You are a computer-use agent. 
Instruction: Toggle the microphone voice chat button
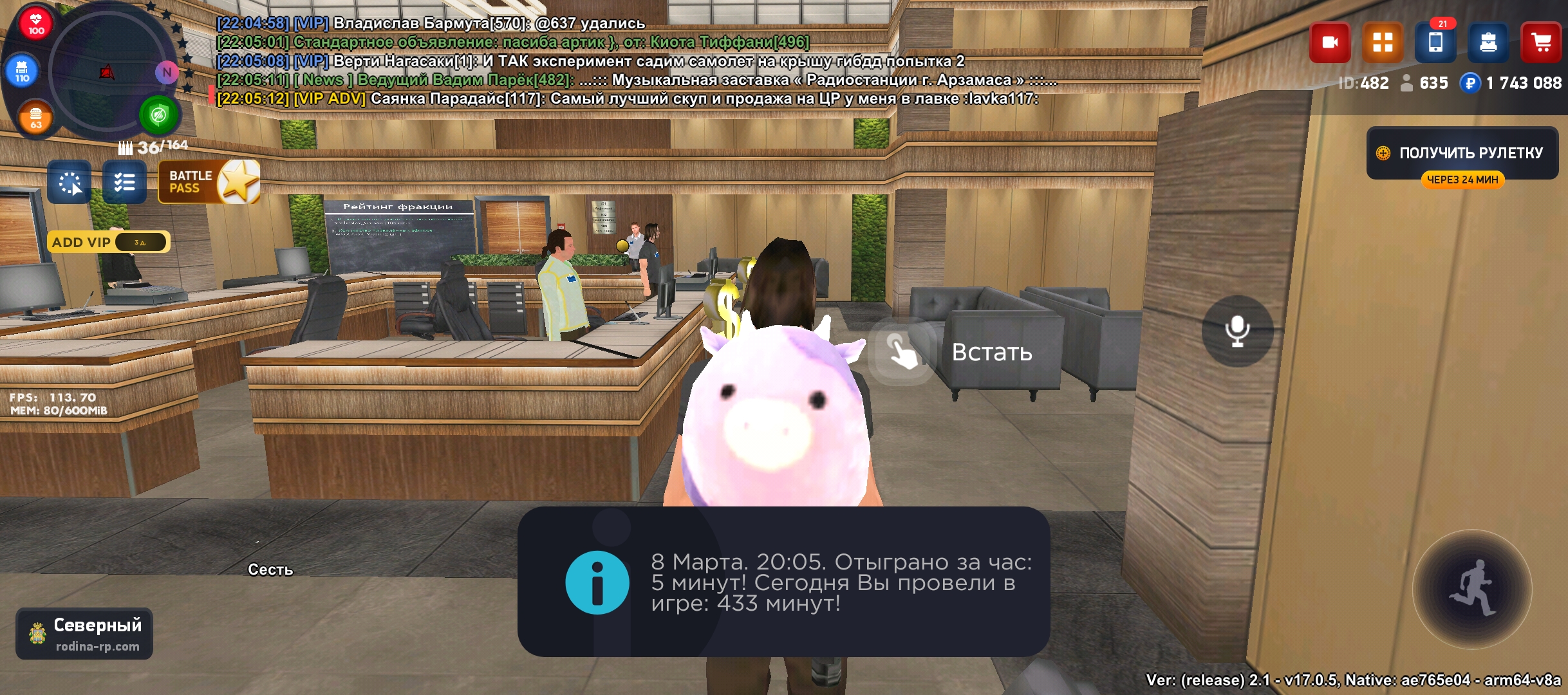coord(1237,331)
